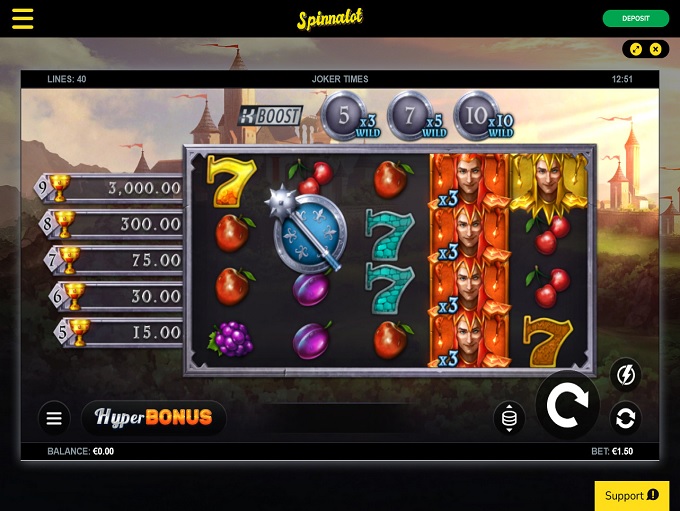Screen dimensions: 680x511
Task: Click the green Deposit button
Action: coord(635,19)
